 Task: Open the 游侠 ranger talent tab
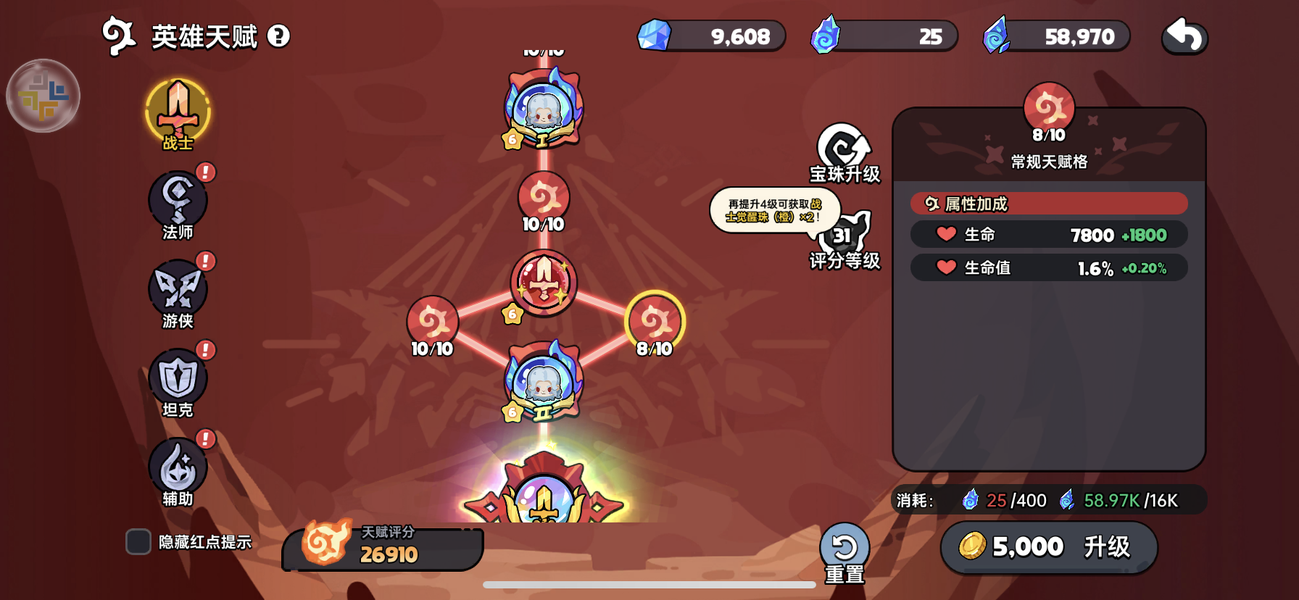point(178,289)
